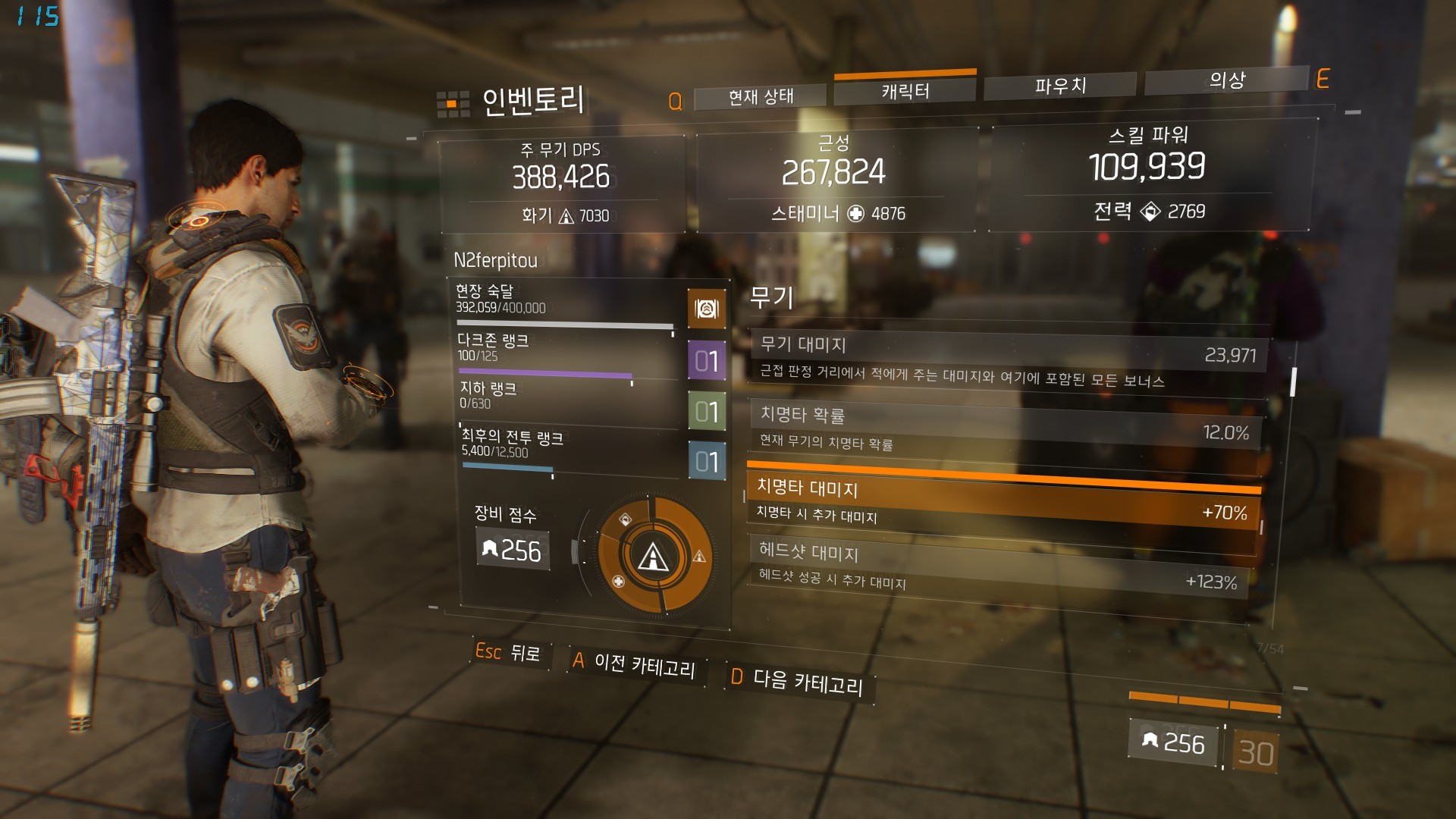Show the 의상 tab

click(x=1226, y=80)
